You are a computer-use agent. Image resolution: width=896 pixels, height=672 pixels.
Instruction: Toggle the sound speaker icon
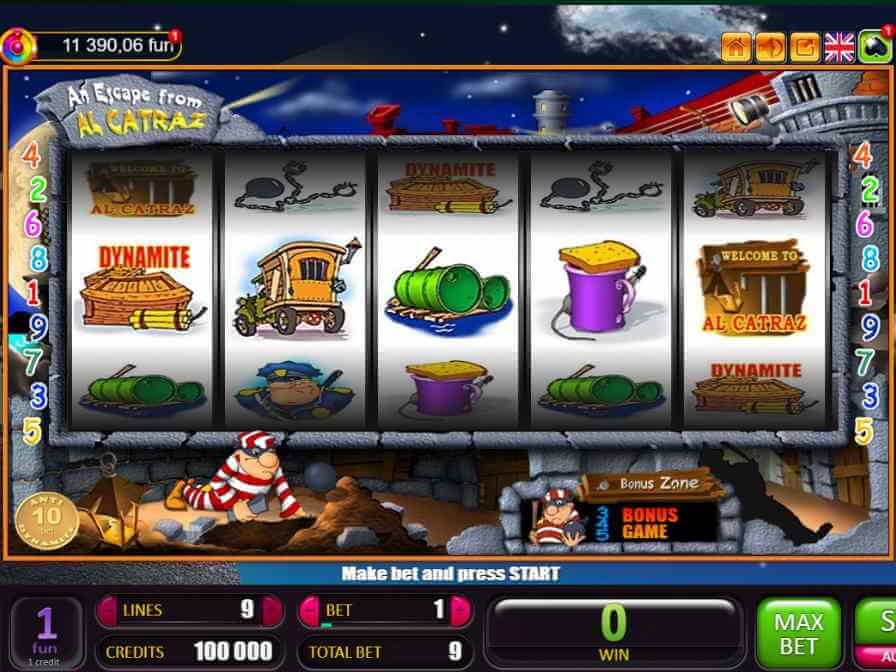point(770,47)
